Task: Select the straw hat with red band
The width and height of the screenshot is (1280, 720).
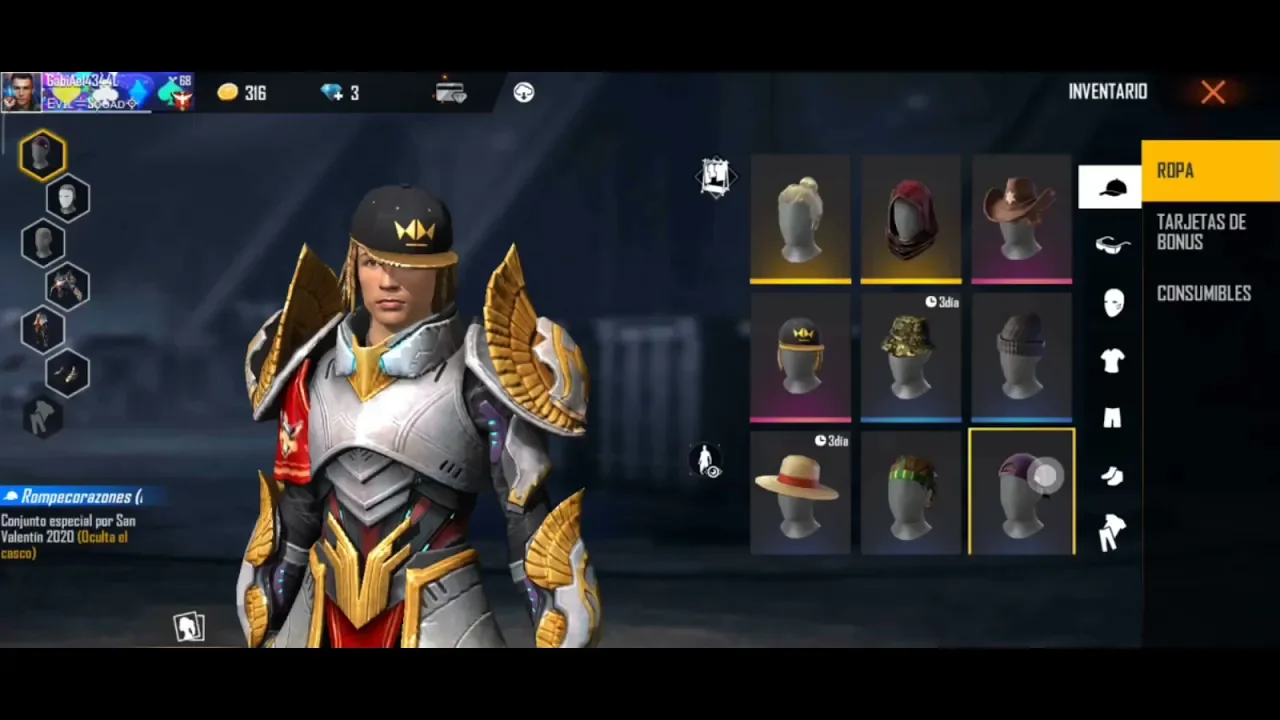Action: (x=800, y=492)
